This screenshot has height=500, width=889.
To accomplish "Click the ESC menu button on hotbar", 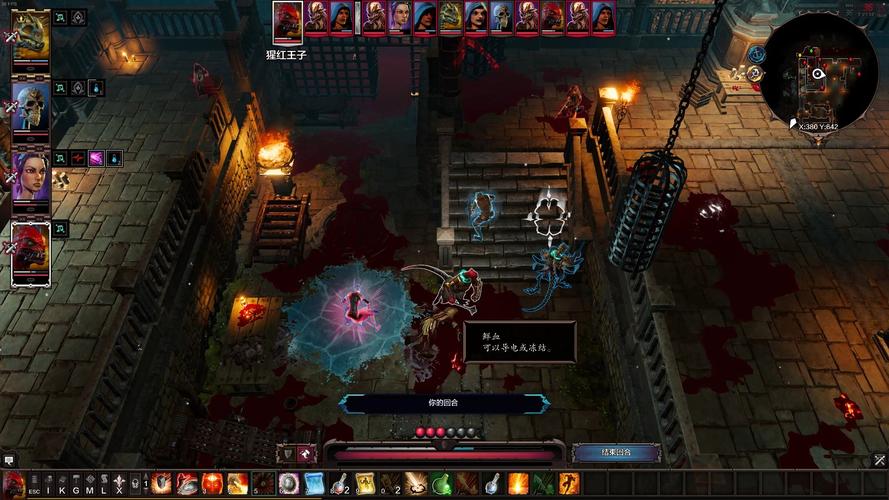I will pos(34,485).
